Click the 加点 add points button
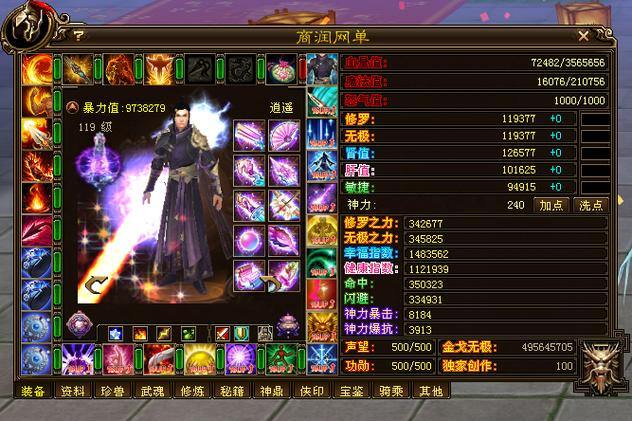 [x=551, y=204]
